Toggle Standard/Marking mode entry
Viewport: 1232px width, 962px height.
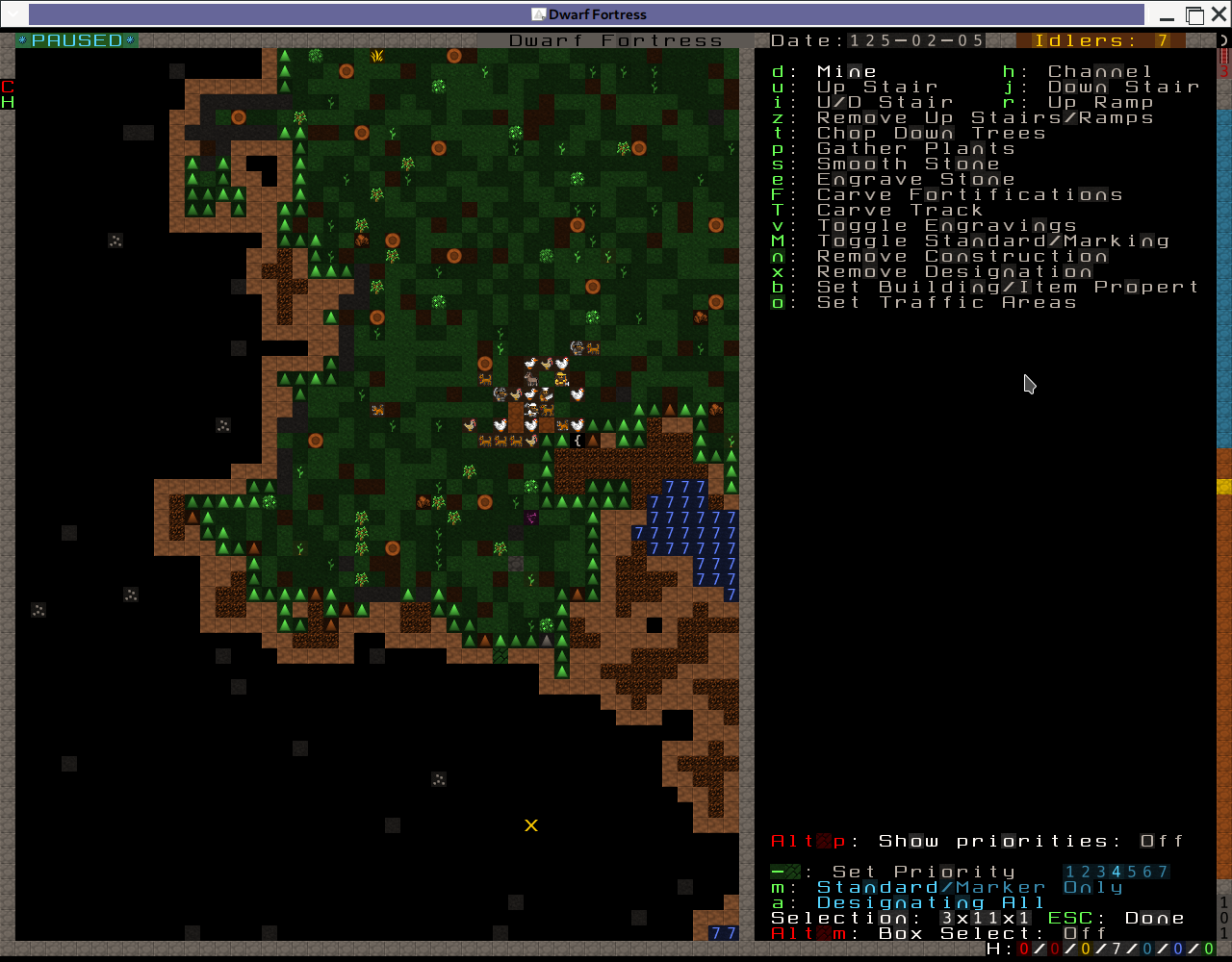coord(992,240)
